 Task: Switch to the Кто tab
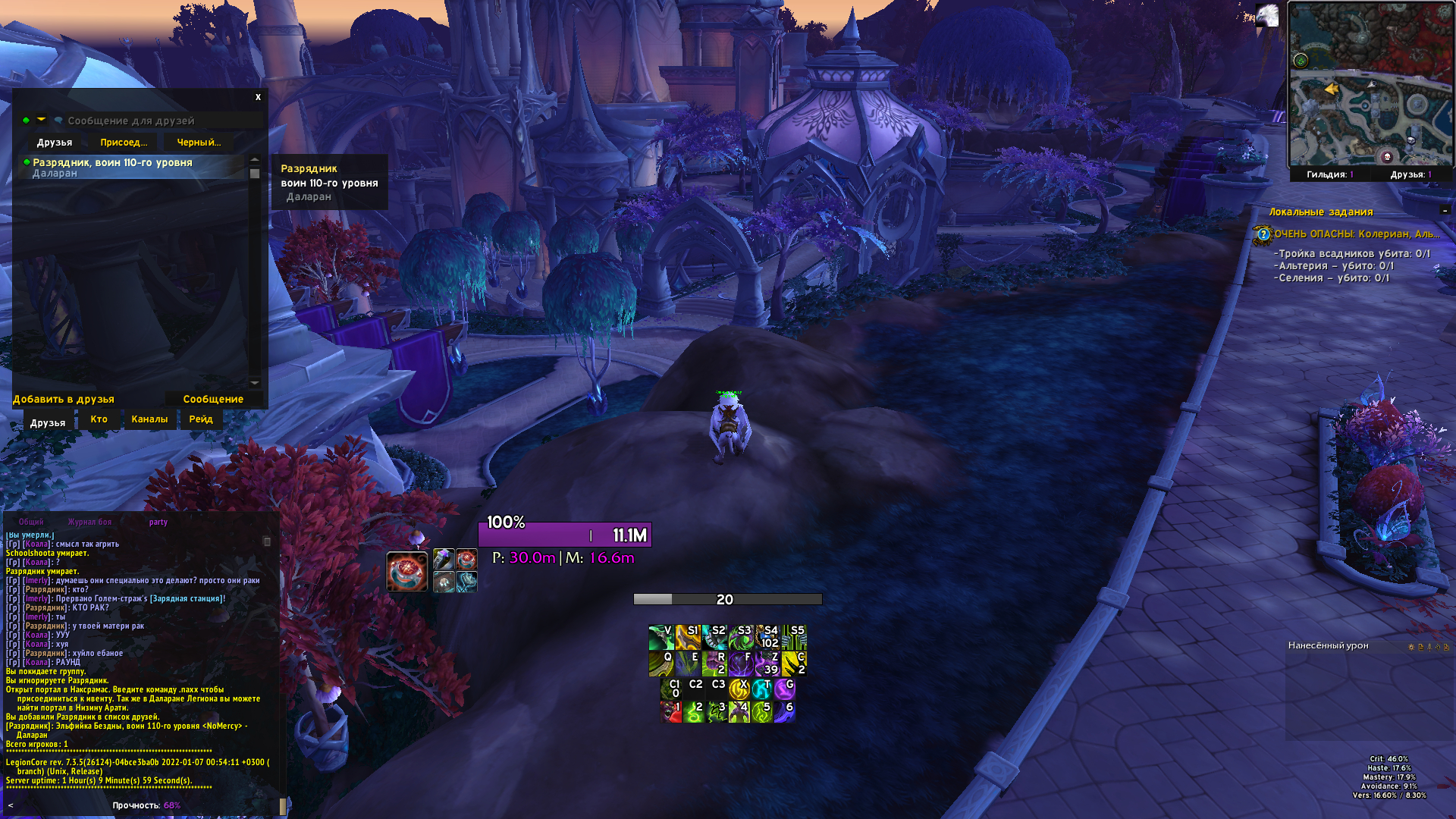pos(99,419)
